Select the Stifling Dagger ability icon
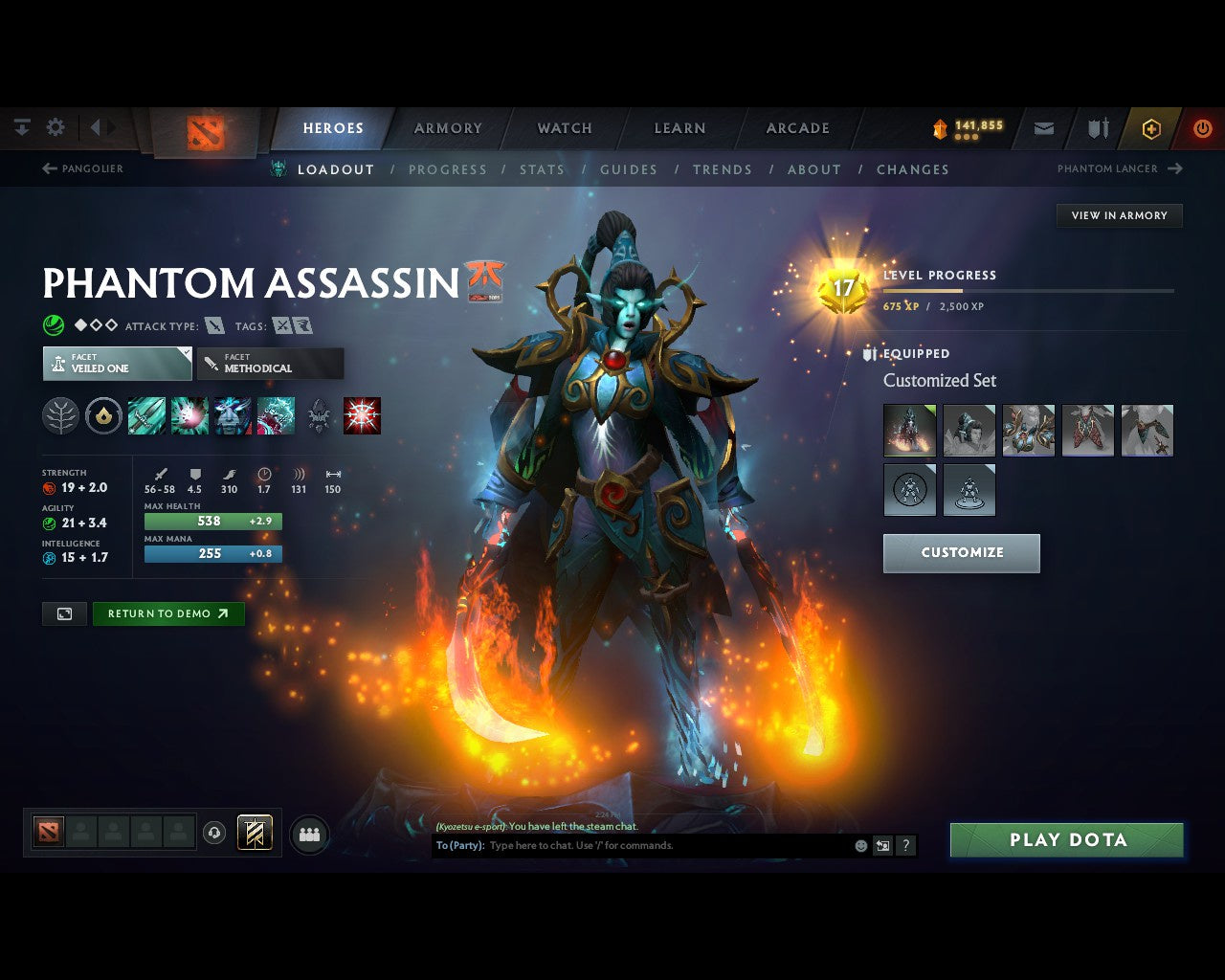This screenshot has height=980, width=1225. pos(146,415)
